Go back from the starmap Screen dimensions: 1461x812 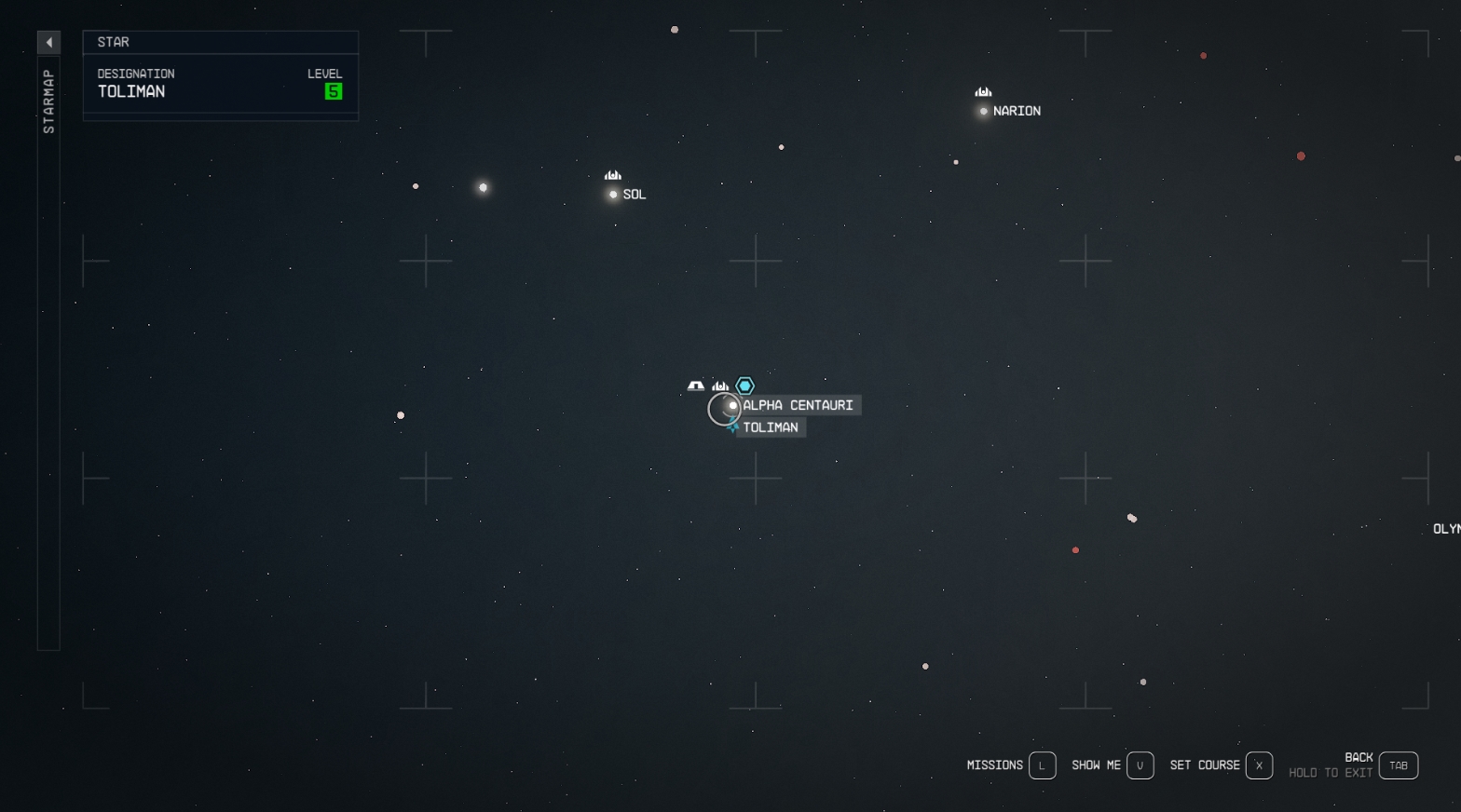[x=1398, y=765]
